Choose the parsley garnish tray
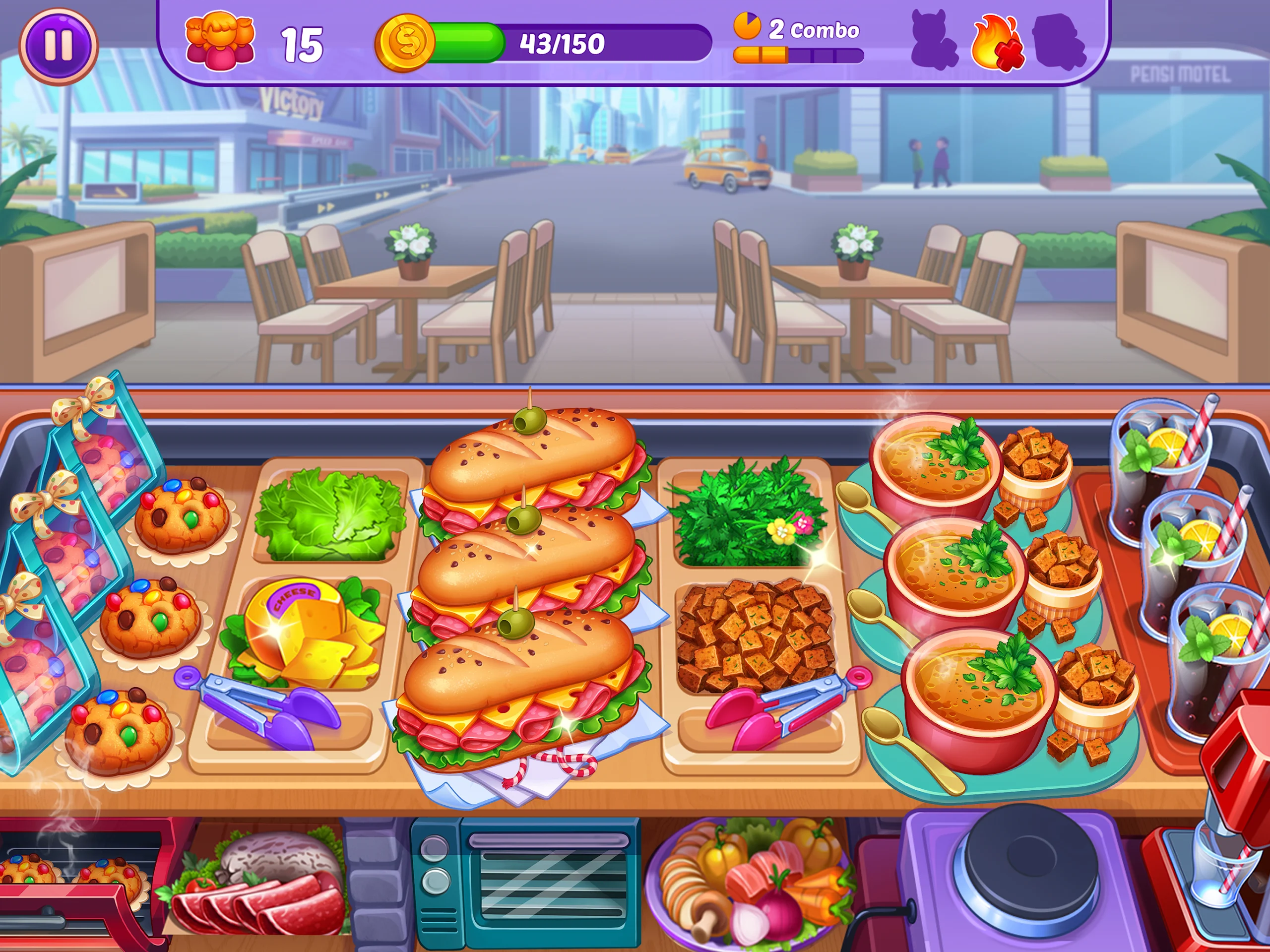1270x952 pixels. (747, 513)
